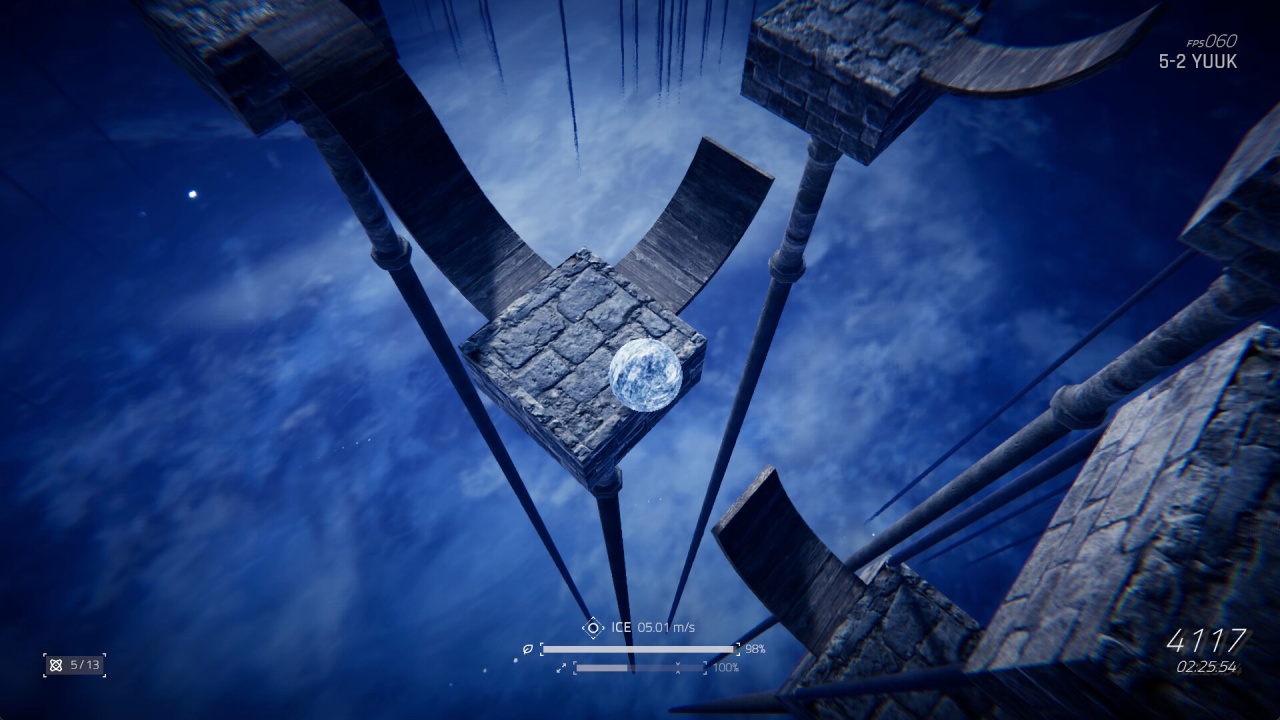
Task: Click the resize arrows icon beside the 100% bar
Action: point(561,667)
